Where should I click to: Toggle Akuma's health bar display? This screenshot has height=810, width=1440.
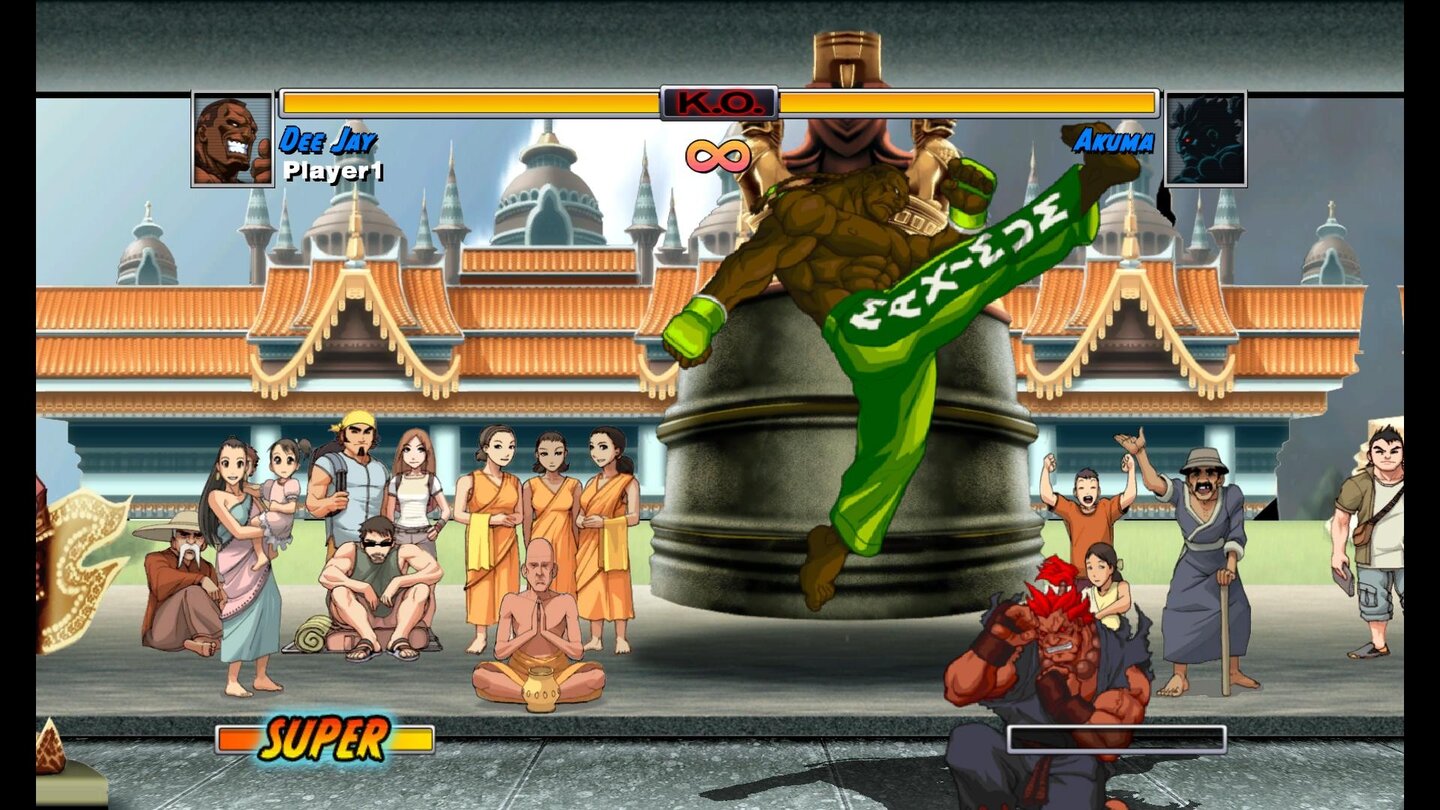970,100
